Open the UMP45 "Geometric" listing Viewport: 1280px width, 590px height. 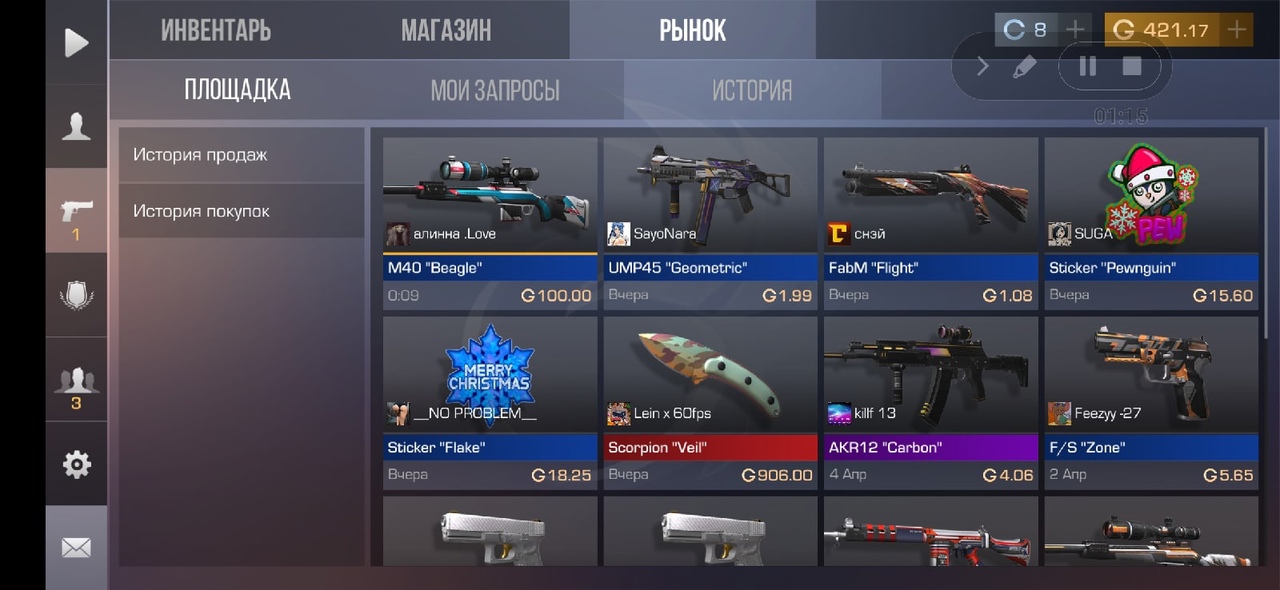click(710, 222)
